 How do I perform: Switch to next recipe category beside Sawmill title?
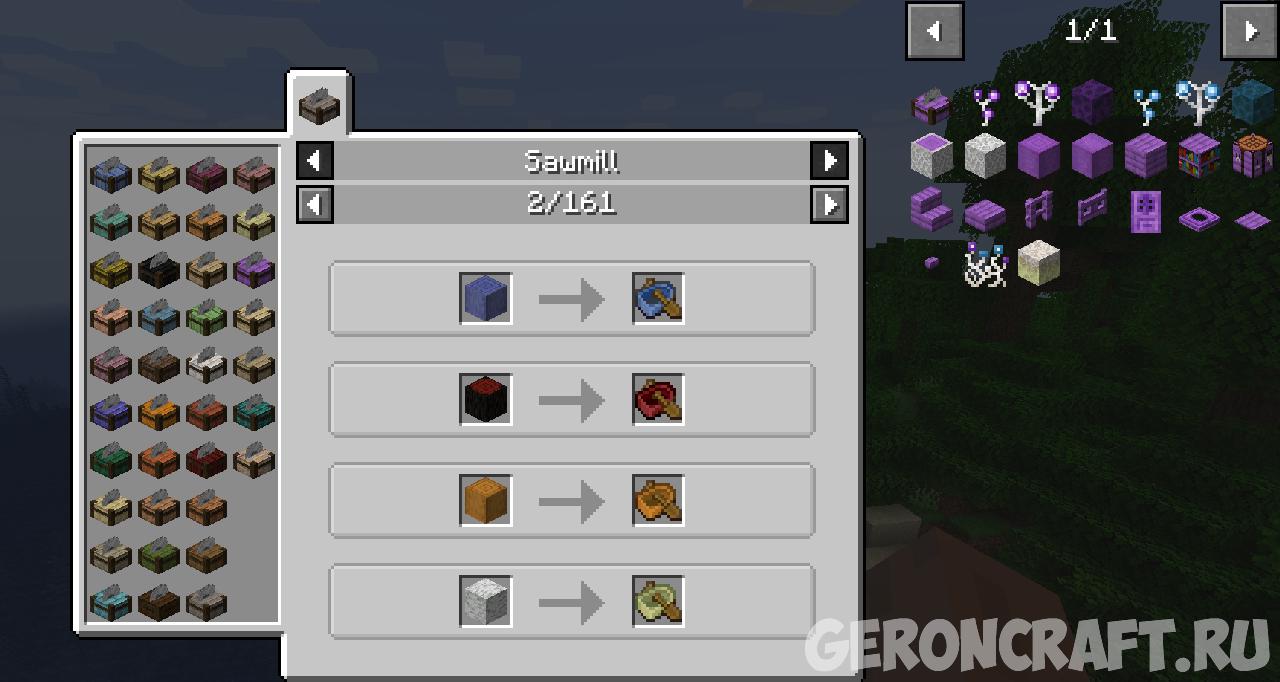point(829,160)
